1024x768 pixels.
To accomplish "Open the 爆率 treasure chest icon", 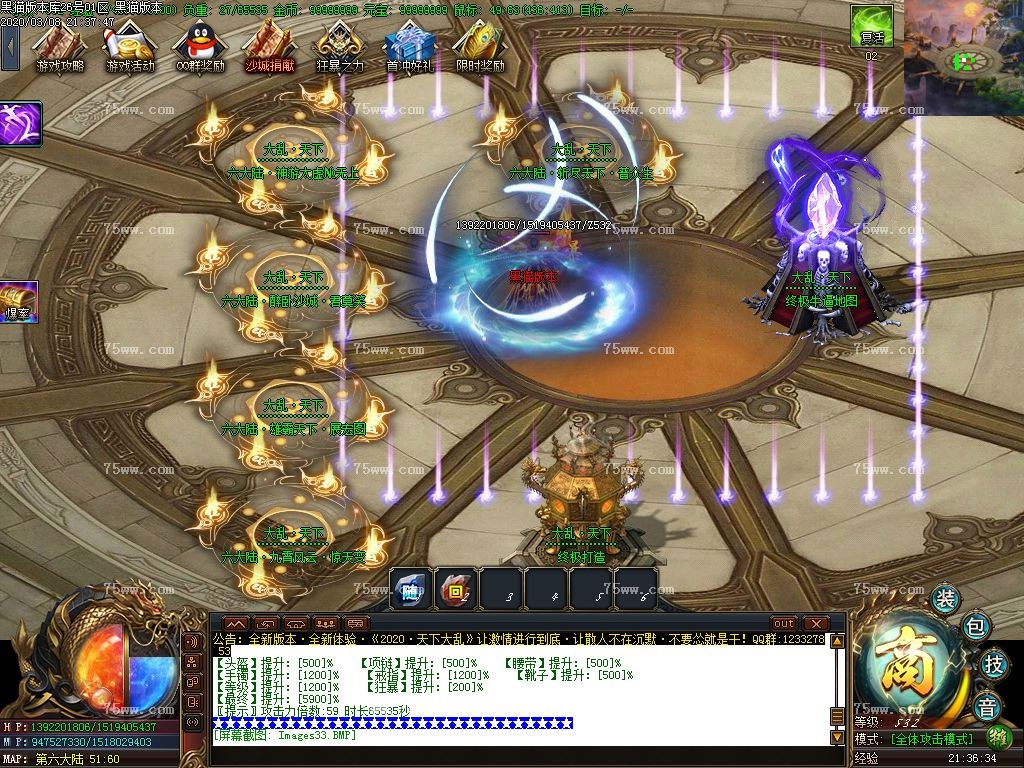I will pos(17,300).
